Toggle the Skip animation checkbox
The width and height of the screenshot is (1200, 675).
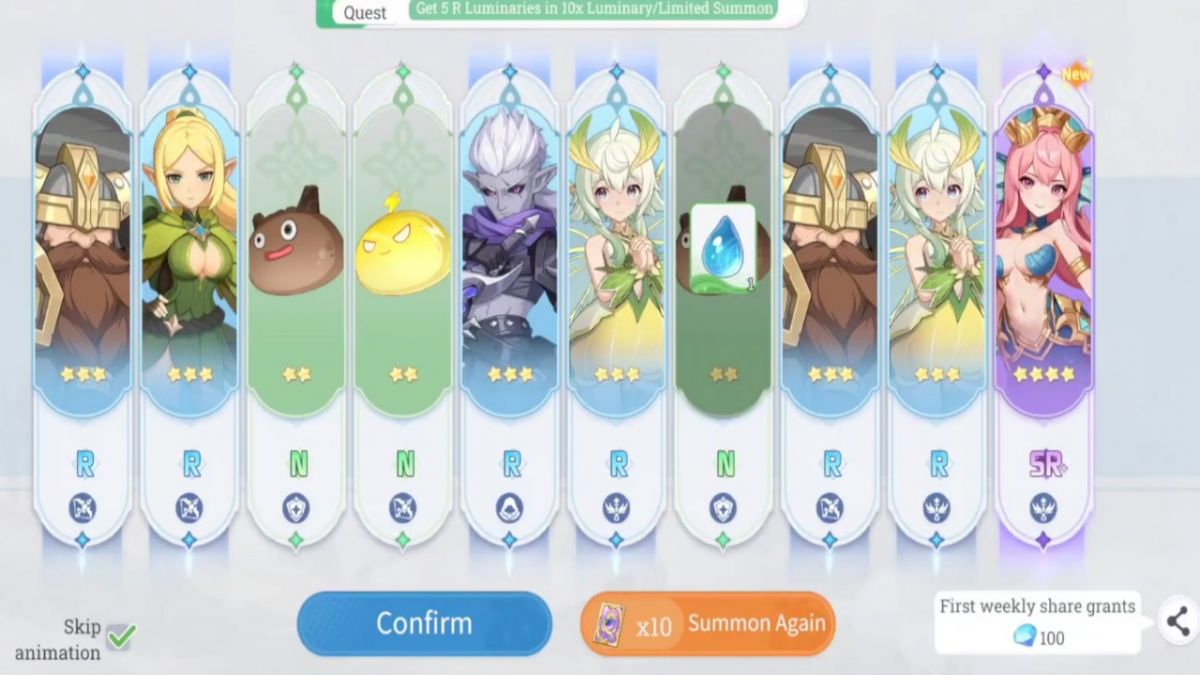[x=121, y=635]
